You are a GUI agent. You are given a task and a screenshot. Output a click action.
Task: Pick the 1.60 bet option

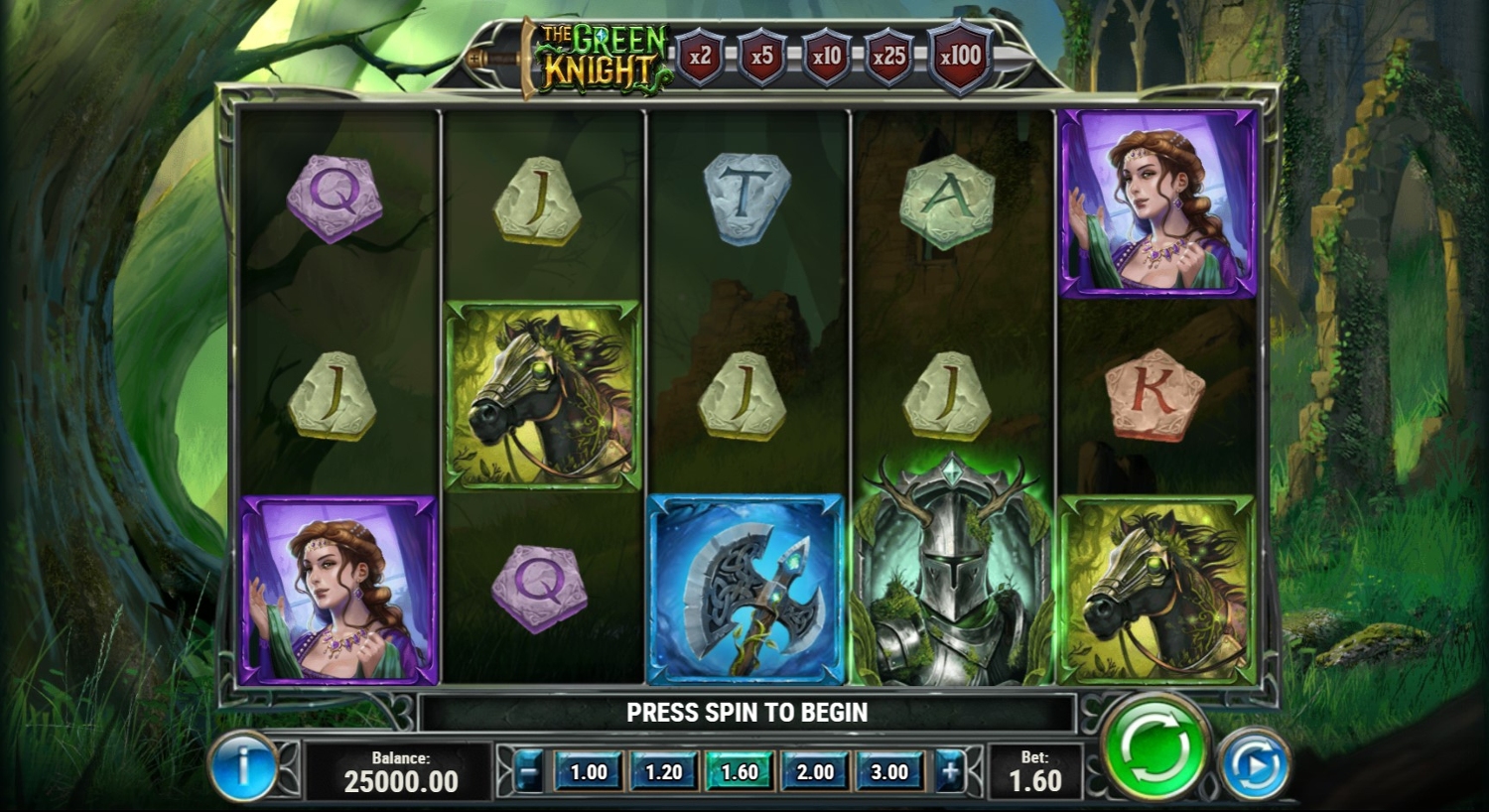(x=740, y=771)
